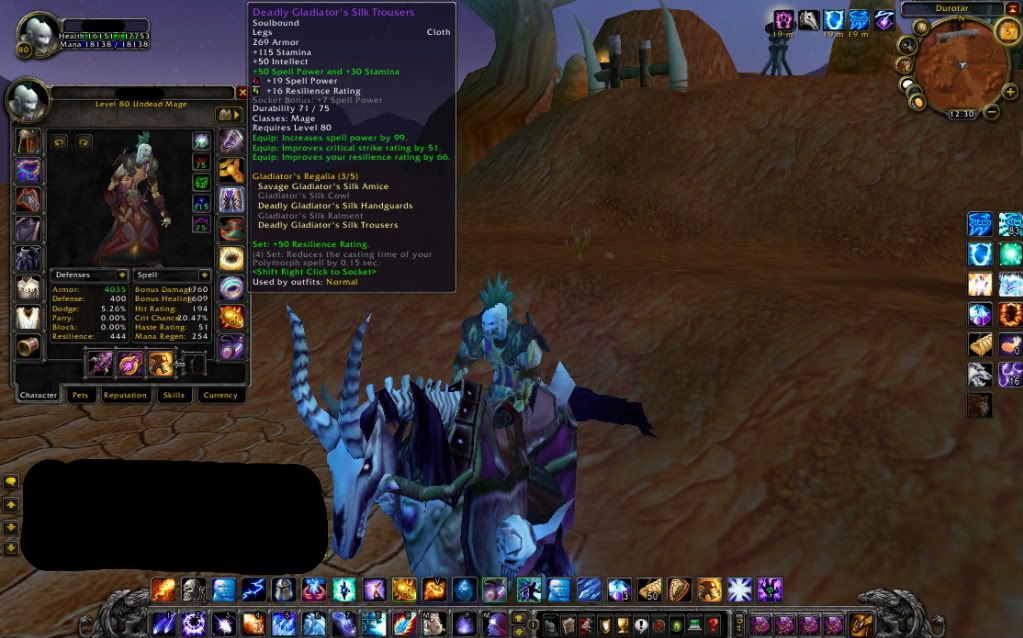Select the main-hand weapon slot
Image resolution: width=1023 pixels, height=638 pixels.
pos(101,364)
